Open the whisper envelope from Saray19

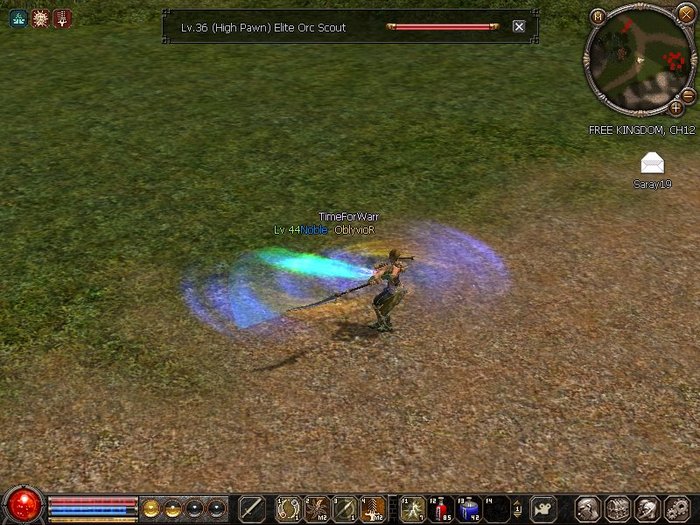(x=652, y=163)
